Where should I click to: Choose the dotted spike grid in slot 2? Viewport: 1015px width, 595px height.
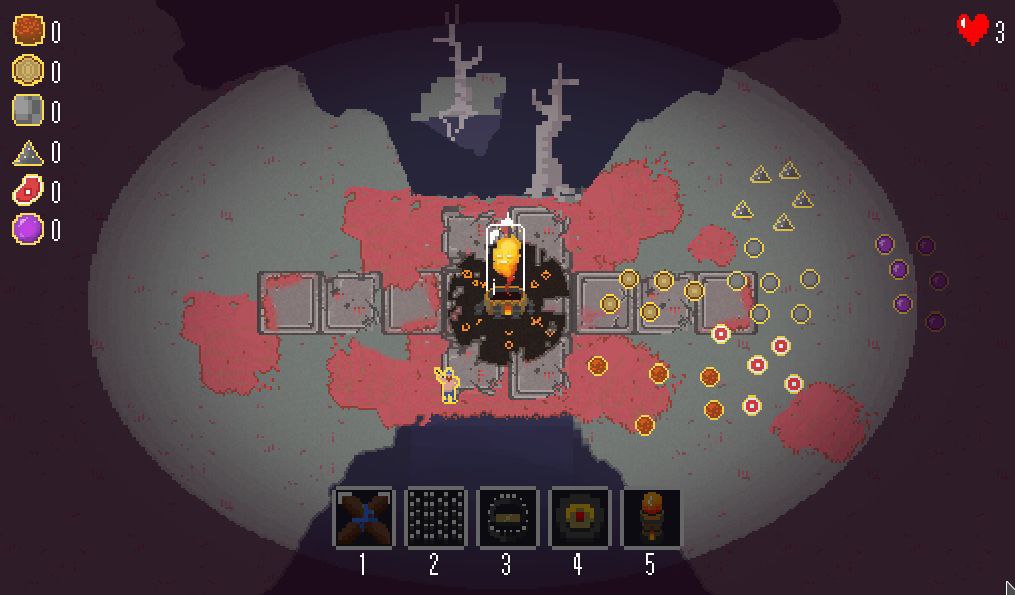tap(435, 517)
